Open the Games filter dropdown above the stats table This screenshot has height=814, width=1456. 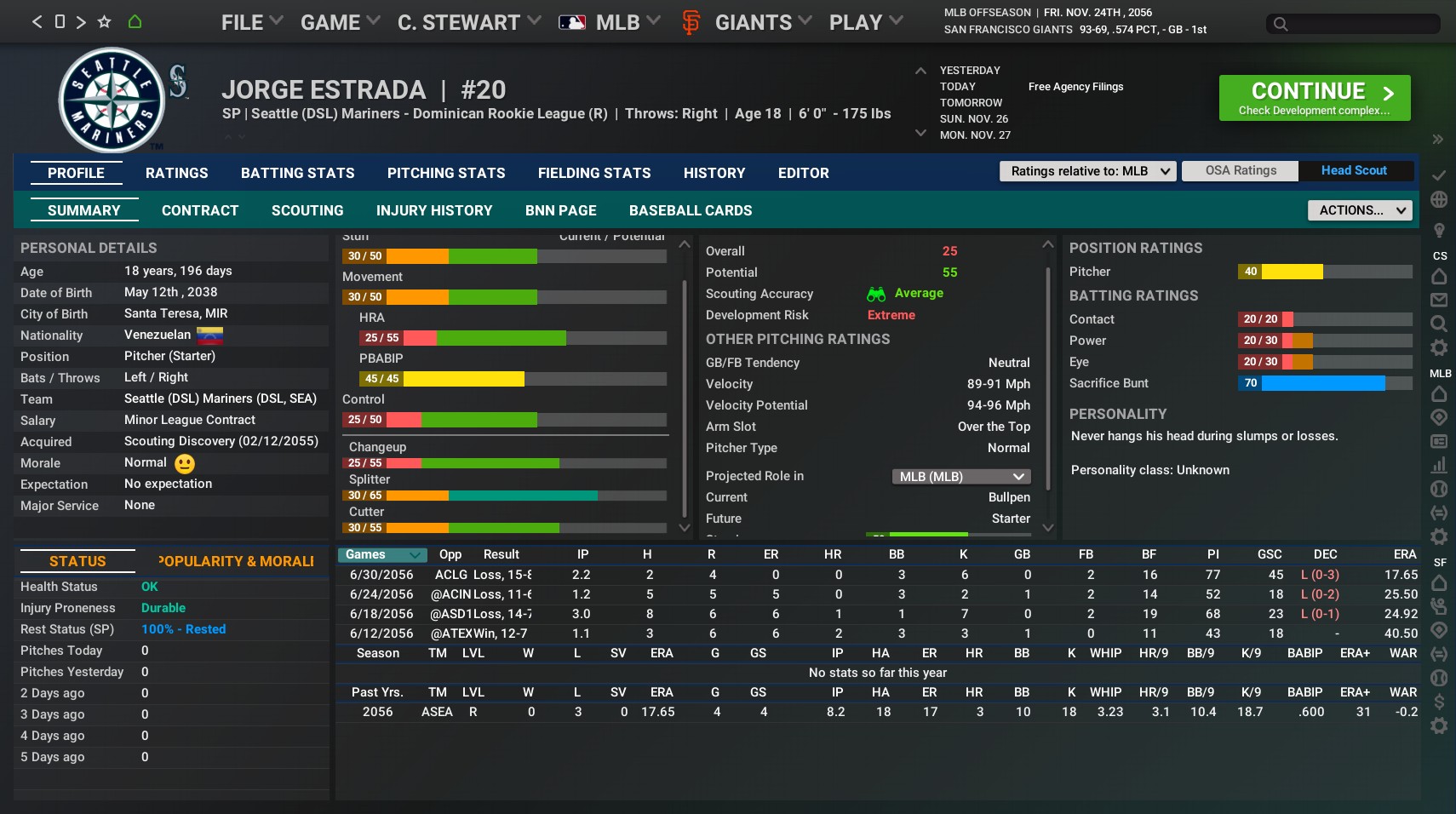pyautogui.click(x=381, y=554)
